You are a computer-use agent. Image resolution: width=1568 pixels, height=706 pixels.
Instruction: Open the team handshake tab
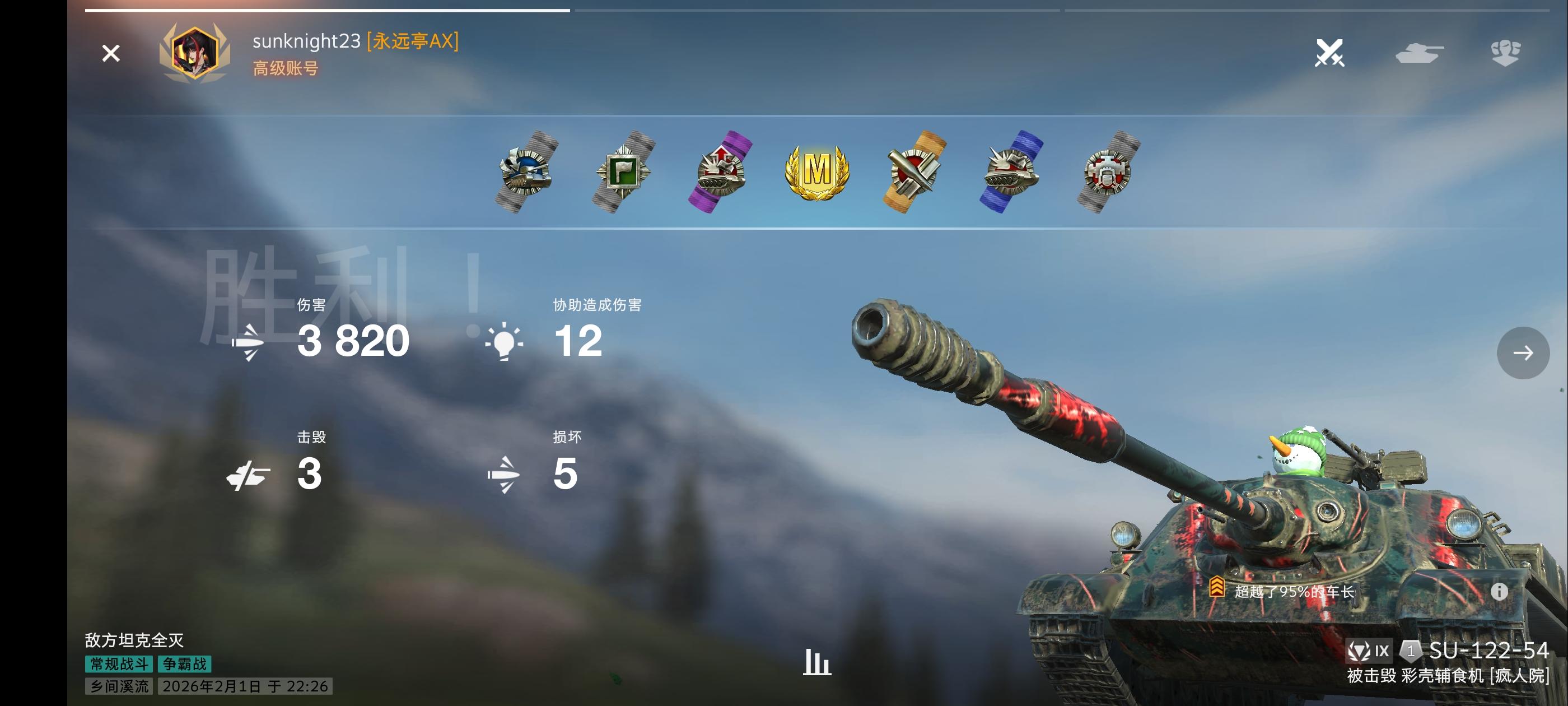pos(1505,53)
